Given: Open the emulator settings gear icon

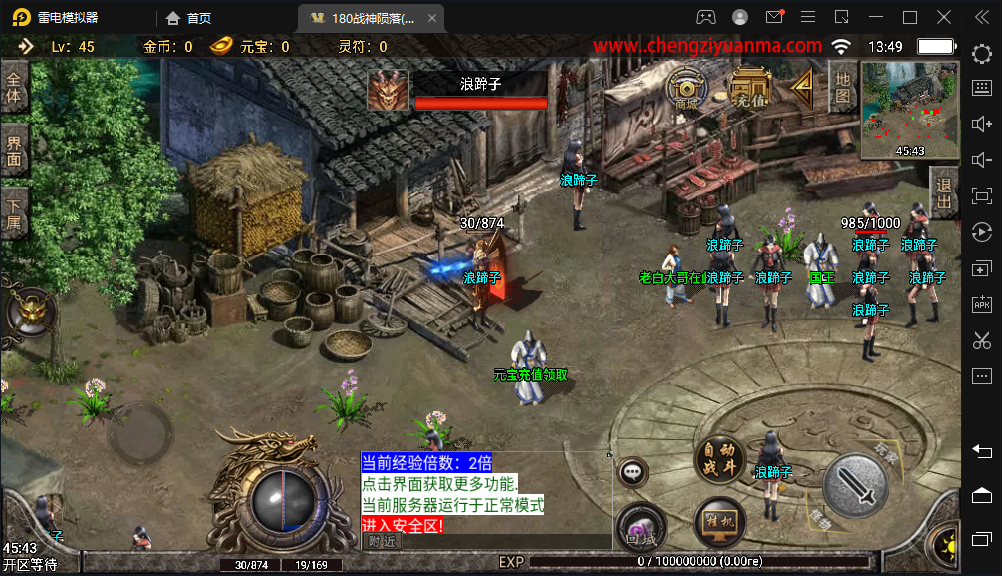Looking at the screenshot, I should tap(981, 54).
